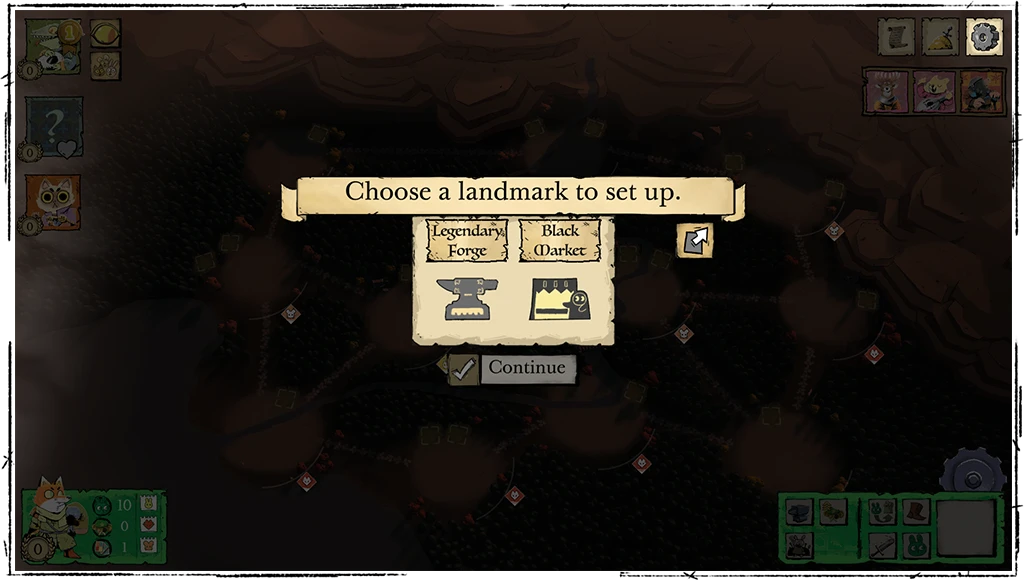1024x580 pixels.
Task: Select the dark armored hireling portrait
Action: [981, 91]
